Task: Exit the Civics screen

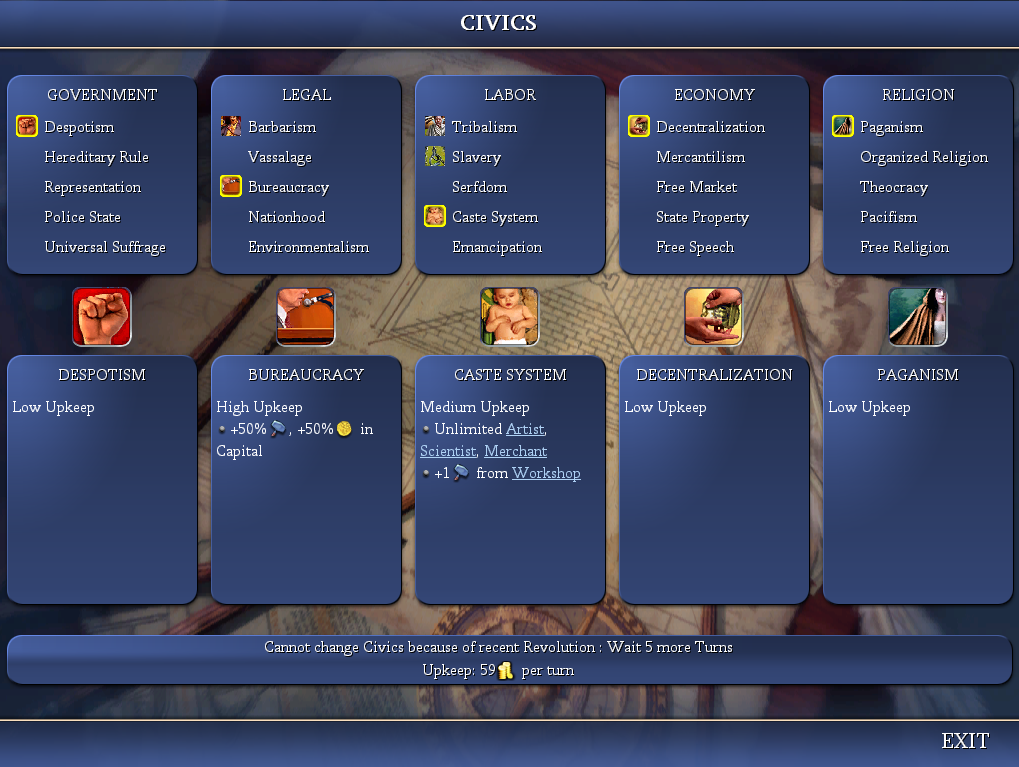Action: click(964, 741)
